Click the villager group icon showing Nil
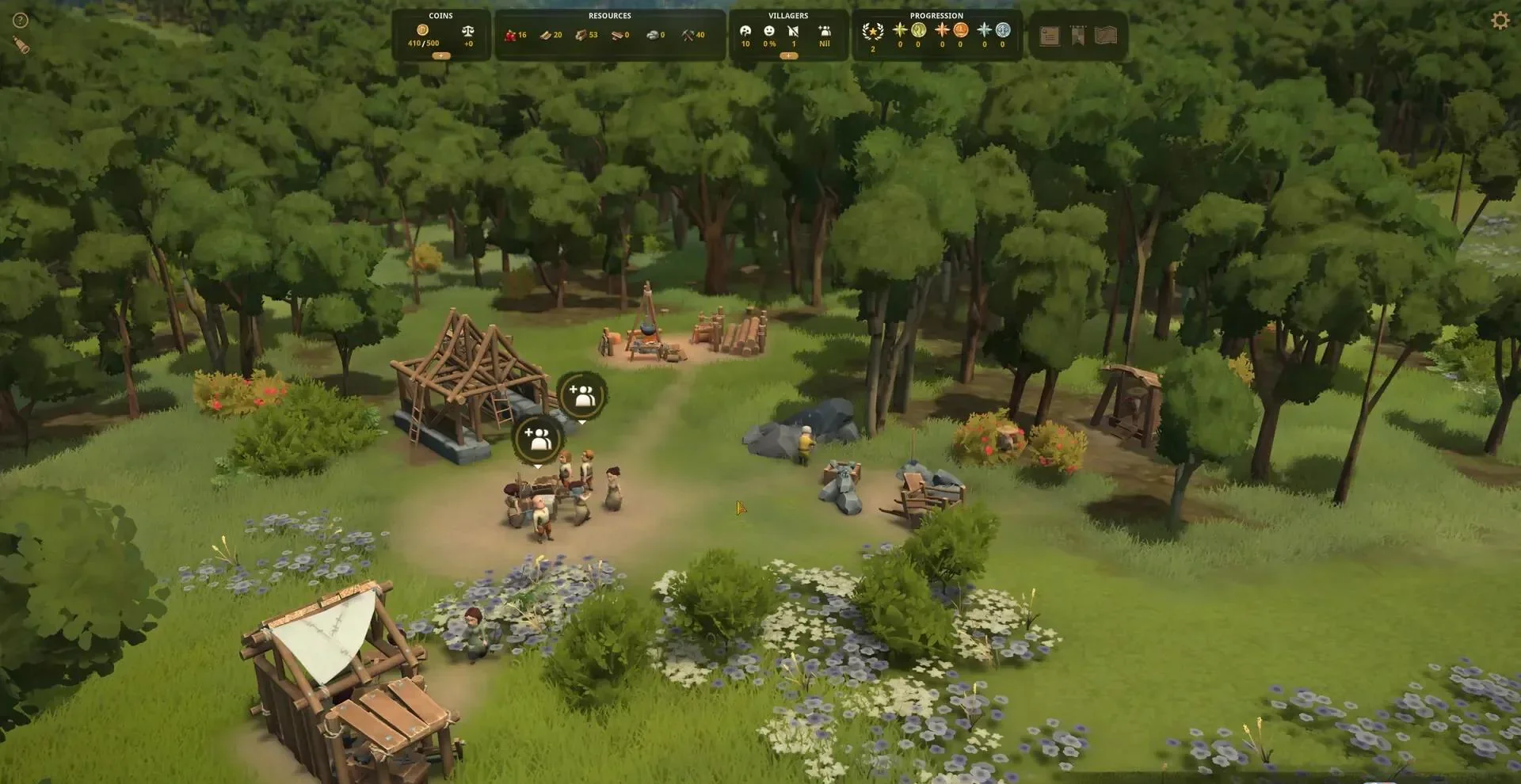The height and width of the screenshot is (784, 1521). pos(825,31)
